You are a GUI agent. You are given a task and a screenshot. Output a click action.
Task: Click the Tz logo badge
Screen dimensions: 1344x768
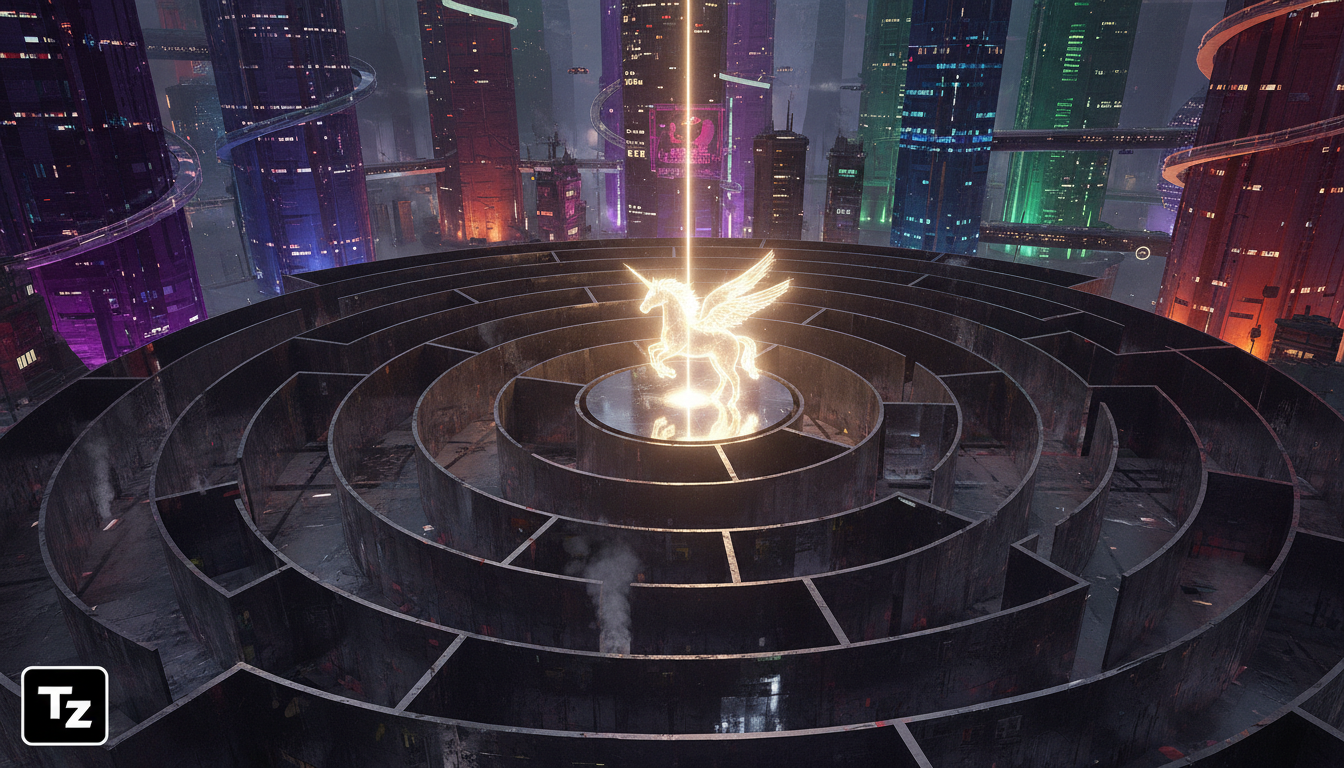coord(64,706)
